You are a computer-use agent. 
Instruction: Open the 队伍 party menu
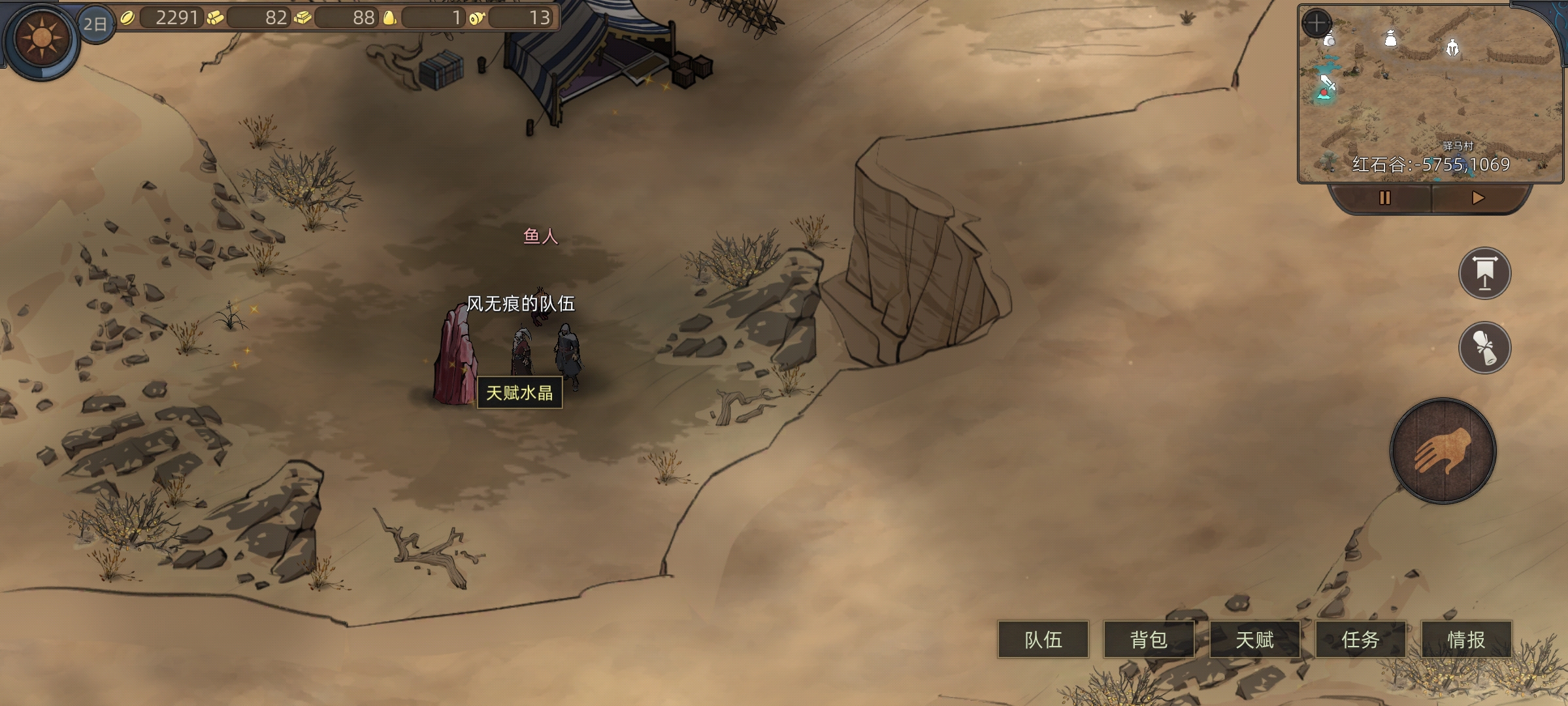[x=1043, y=639]
